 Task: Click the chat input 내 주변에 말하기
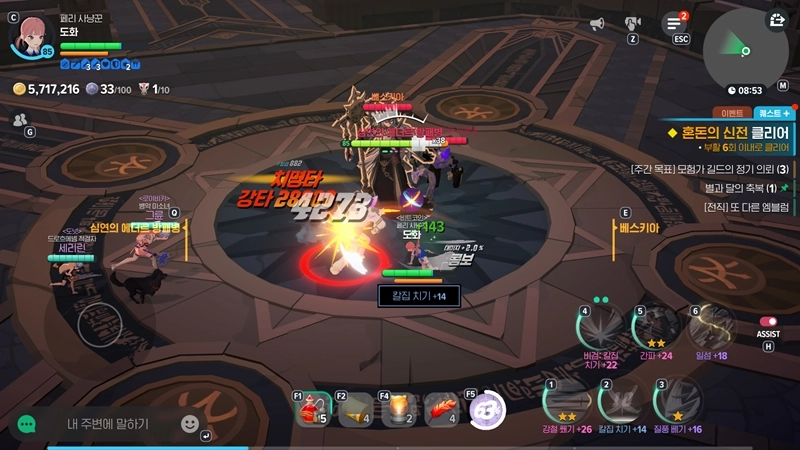pos(108,424)
